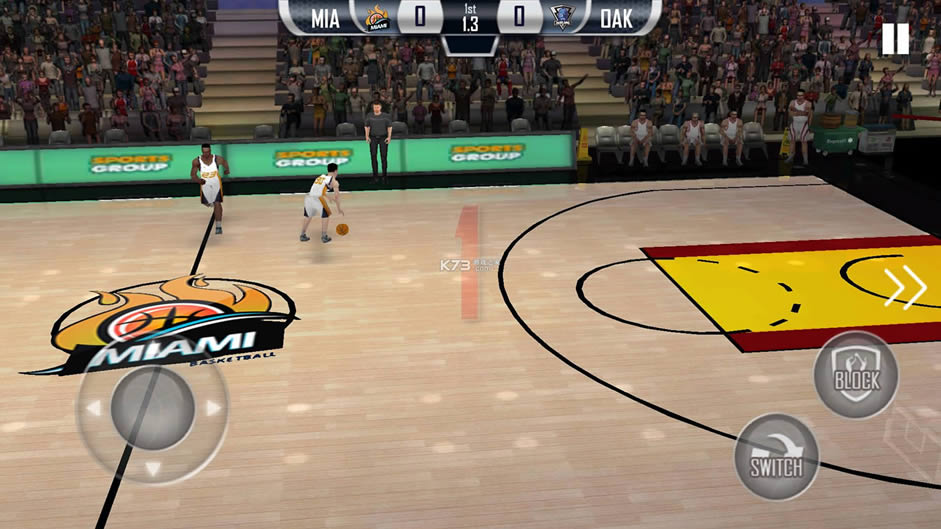This screenshot has height=529, width=941.
Task: Tap the joystick's down arrow
Action: pyautogui.click(x=152, y=467)
